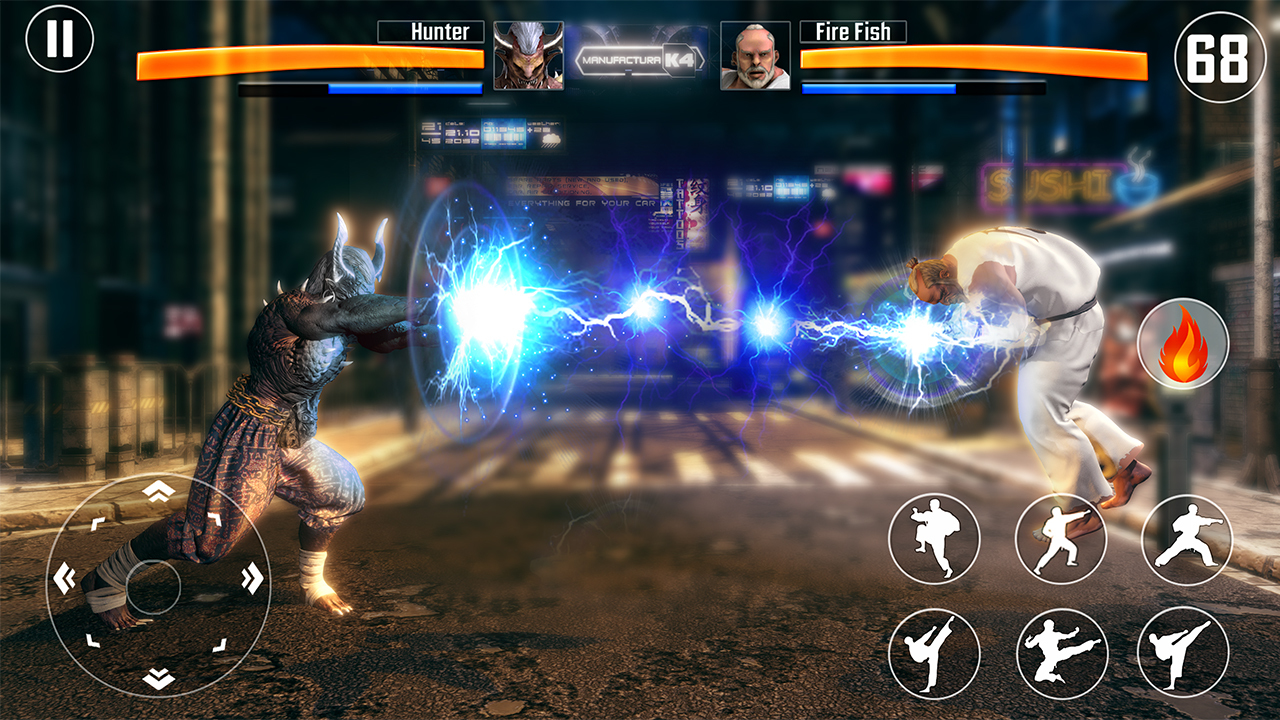Perform the flying jump kick attack

click(x=1062, y=653)
